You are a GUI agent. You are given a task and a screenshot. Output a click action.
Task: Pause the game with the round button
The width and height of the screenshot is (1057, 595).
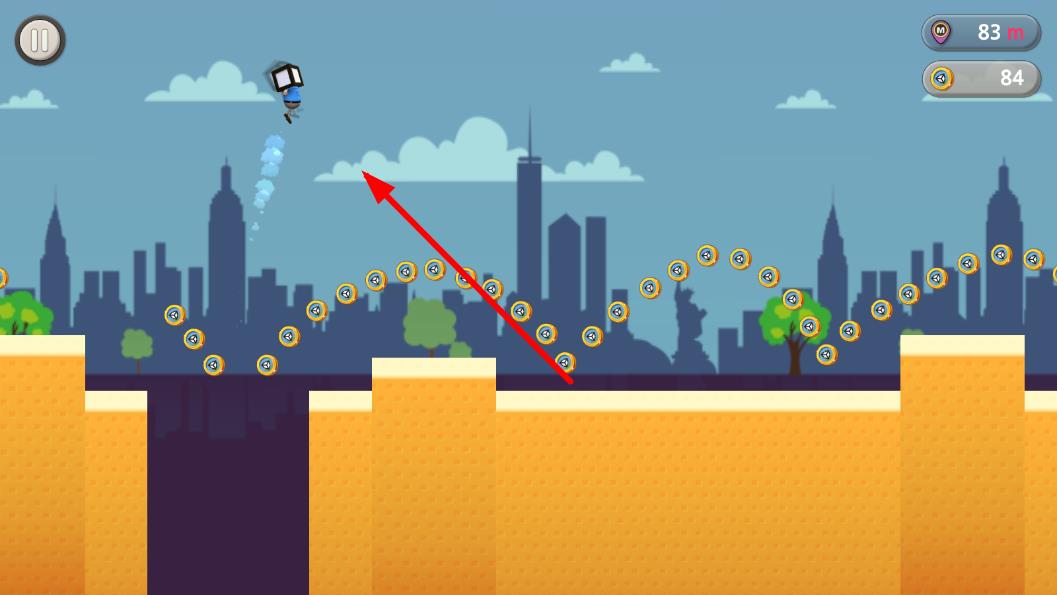(40, 41)
